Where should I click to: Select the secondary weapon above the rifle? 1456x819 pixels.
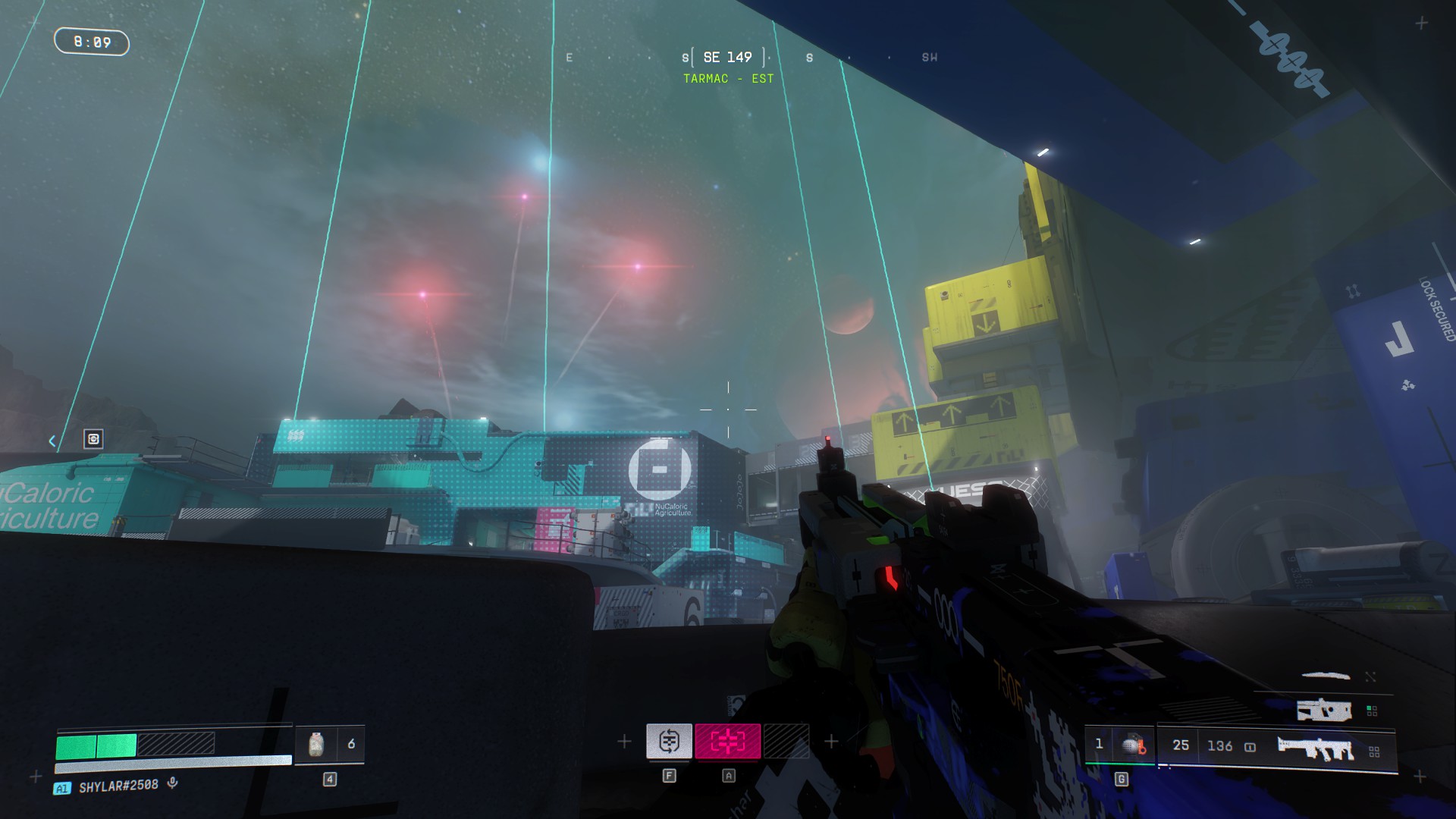1324,711
